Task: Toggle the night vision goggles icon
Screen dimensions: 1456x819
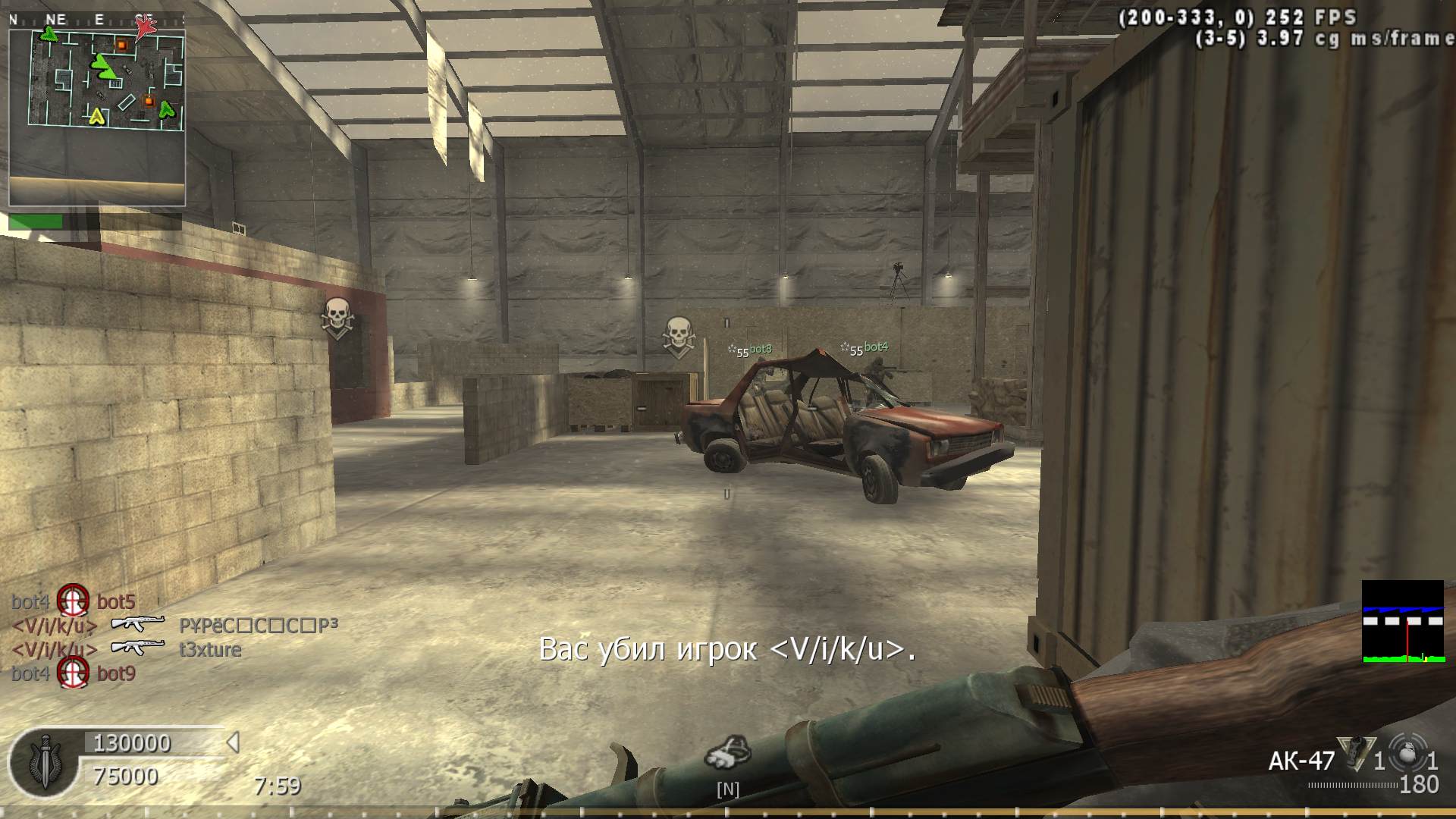Action: coord(727,752)
